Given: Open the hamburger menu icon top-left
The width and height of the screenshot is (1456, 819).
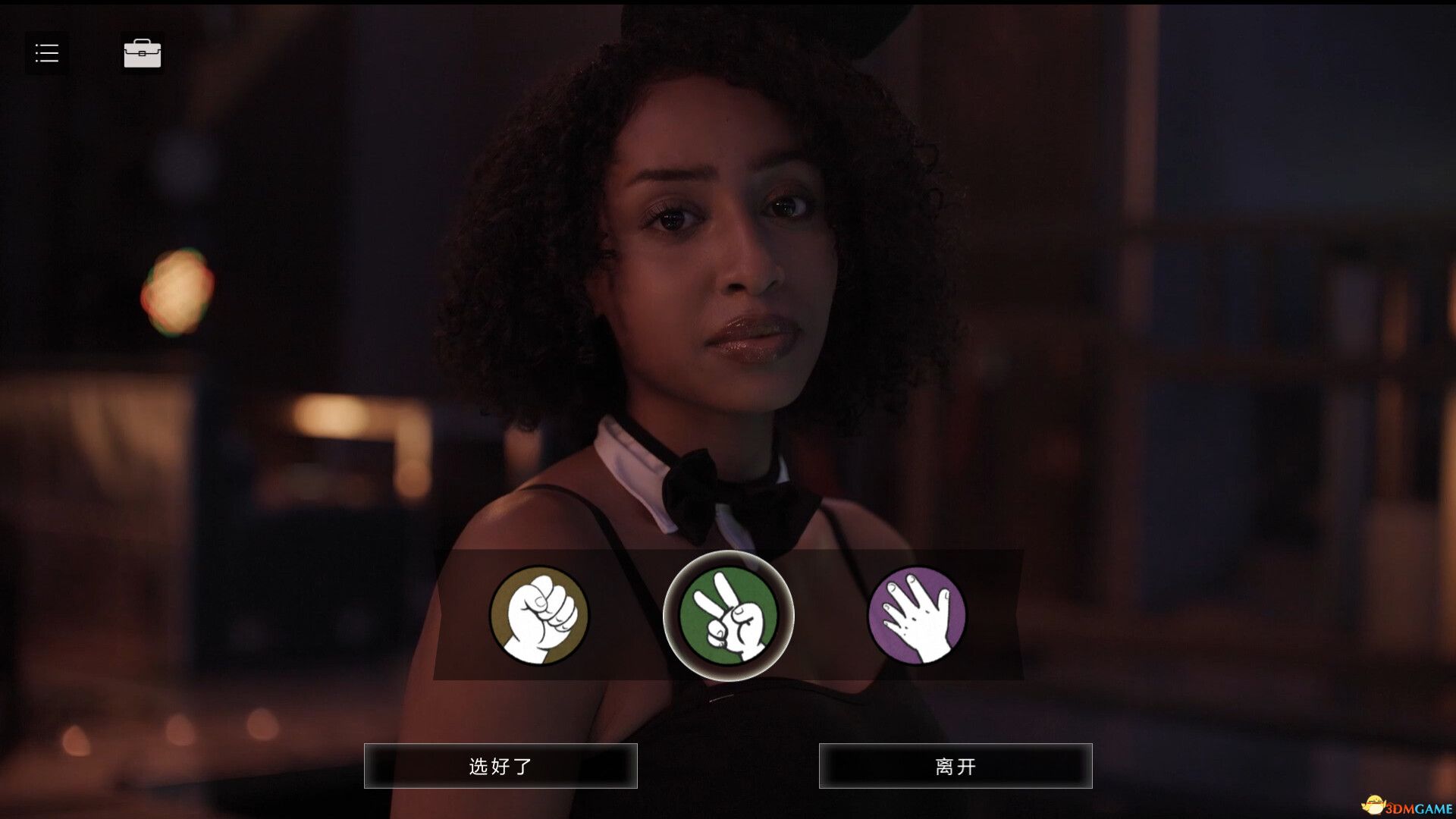Looking at the screenshot, I should click(x=46, y=52).
